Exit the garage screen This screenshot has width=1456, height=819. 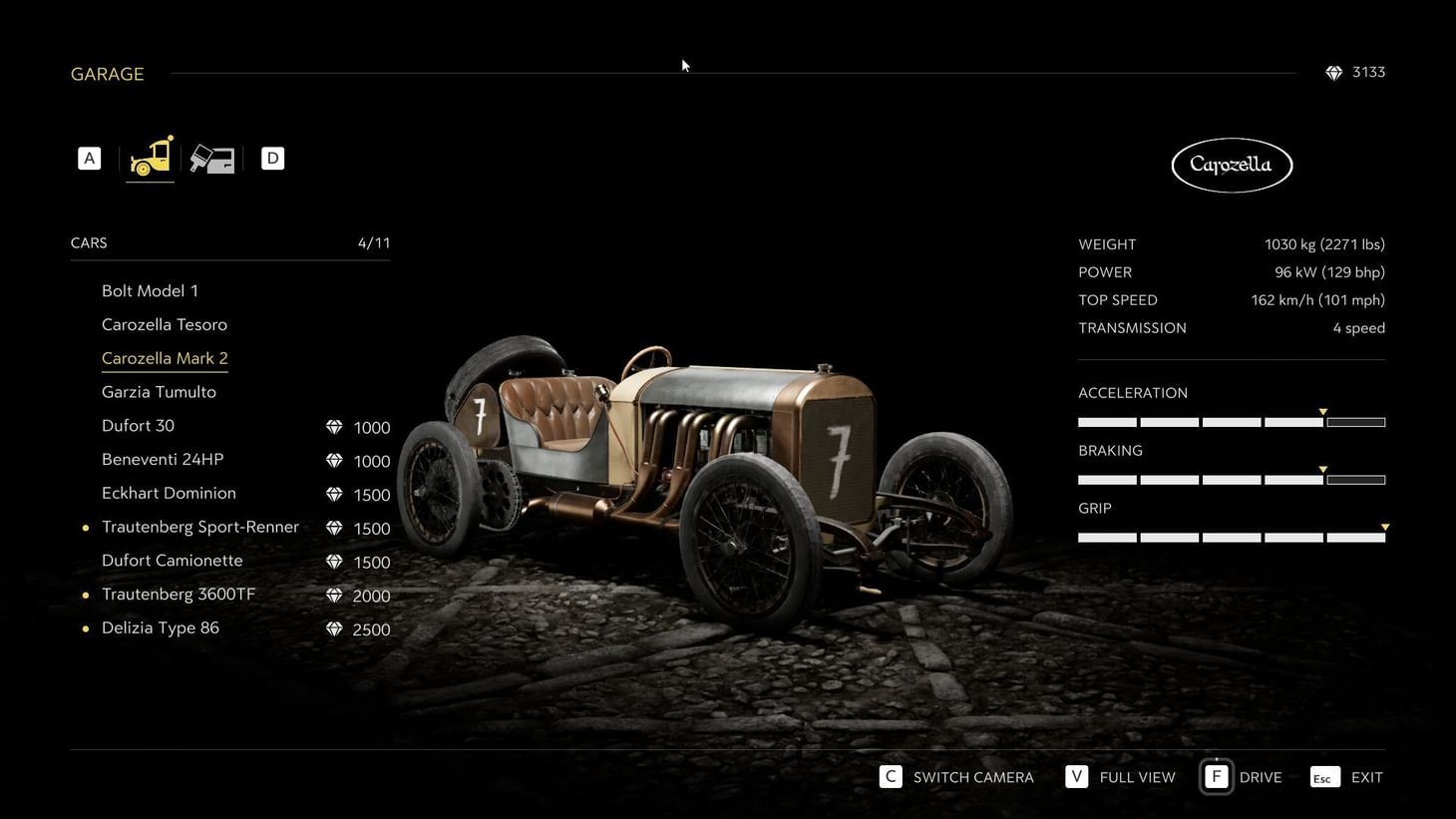1346,777
